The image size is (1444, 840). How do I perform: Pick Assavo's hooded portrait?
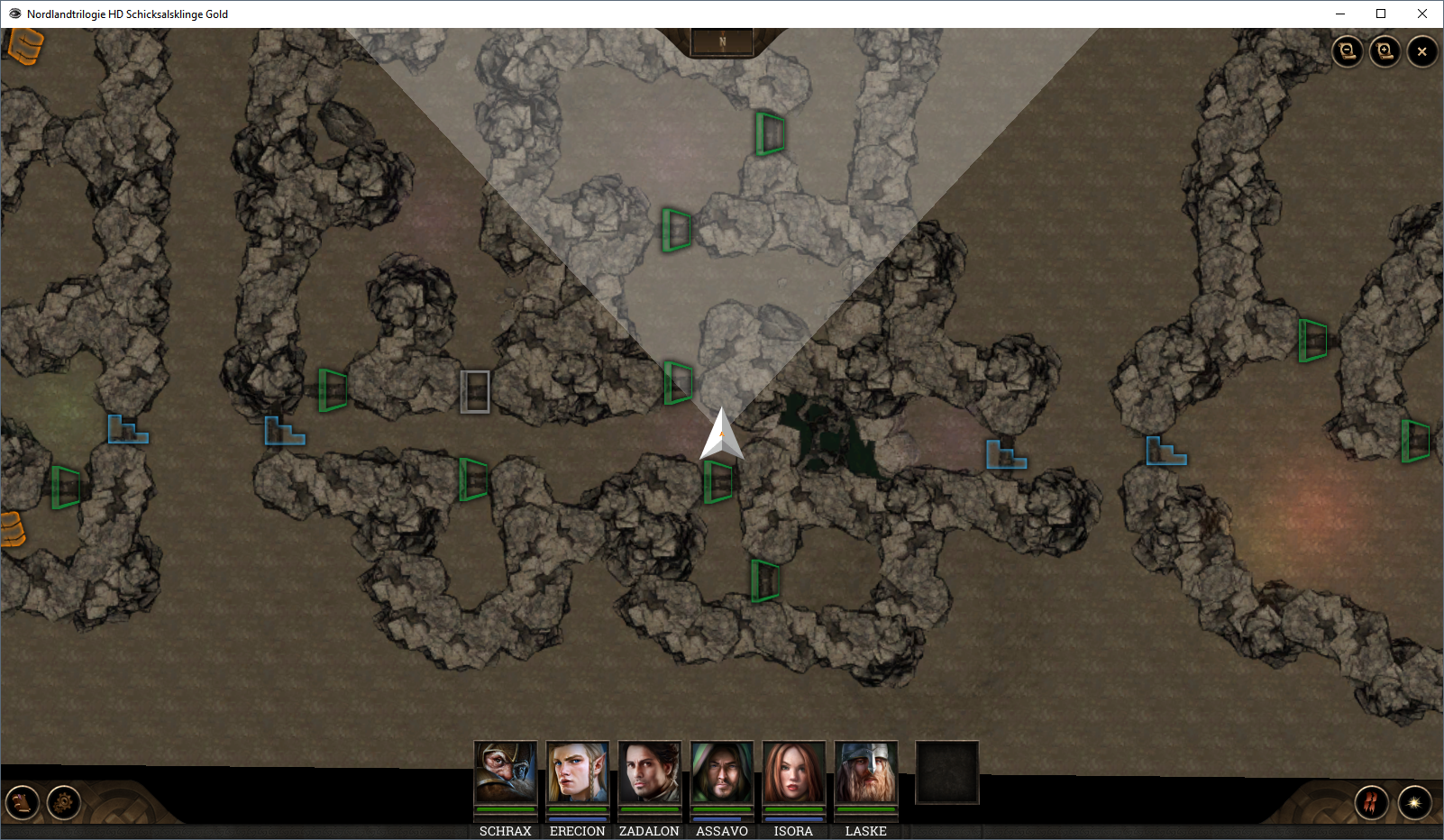point(722,773)
